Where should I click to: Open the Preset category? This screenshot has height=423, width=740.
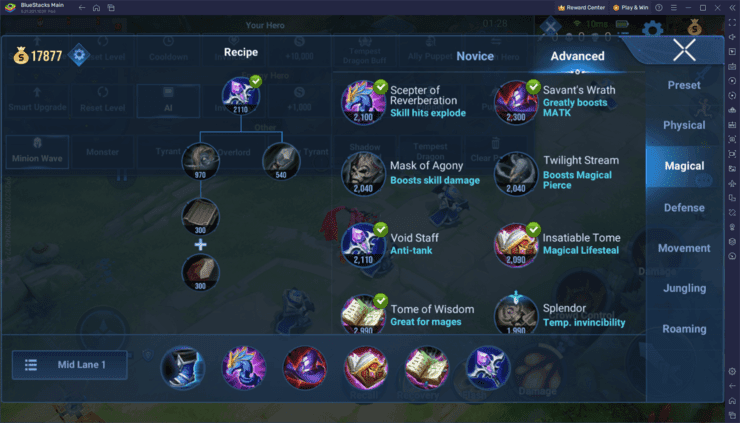point(684,85)
